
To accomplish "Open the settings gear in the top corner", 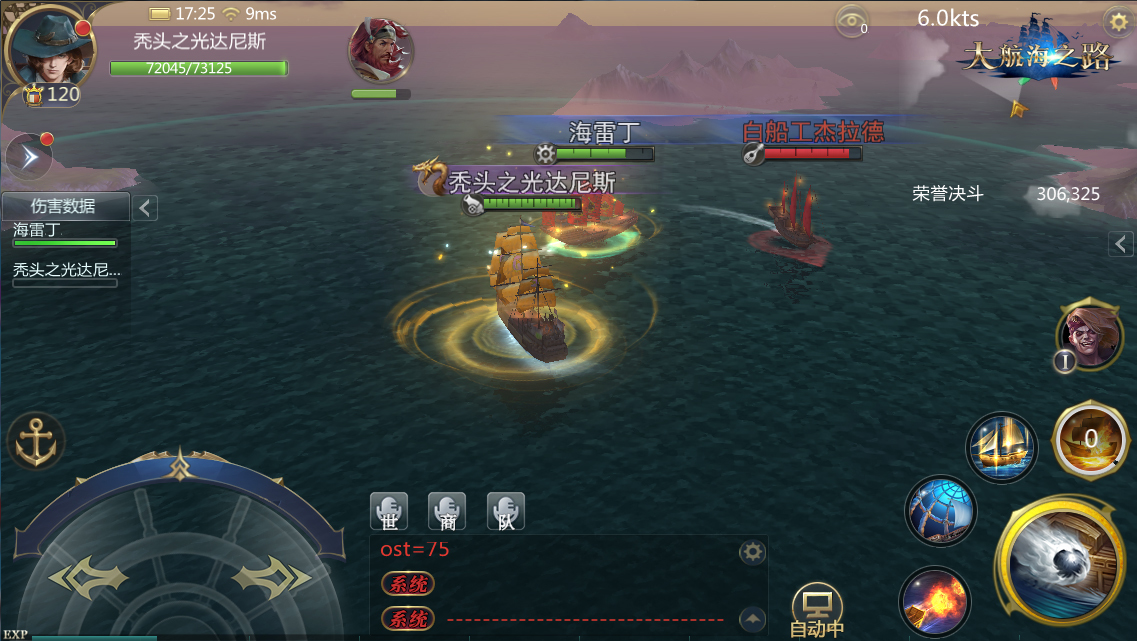I will pos(1116,21).
